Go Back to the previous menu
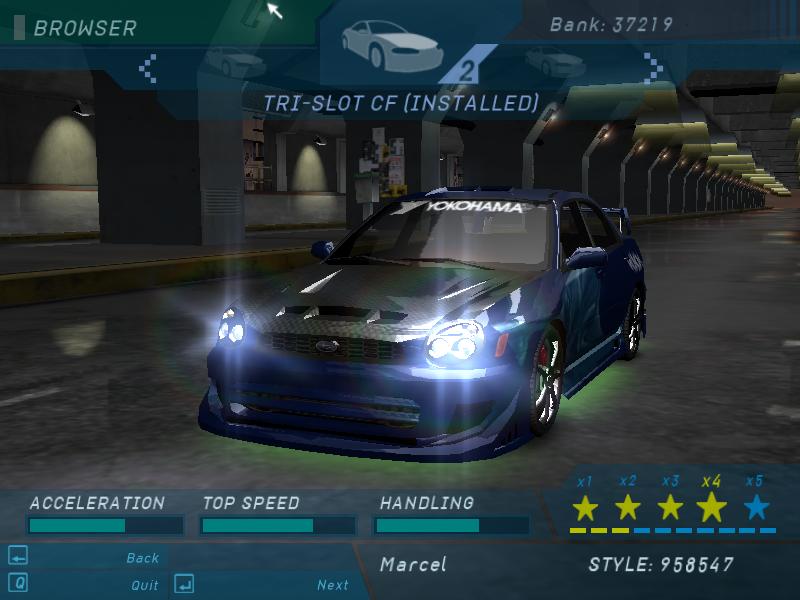The image size is (800, 600). 143,558
